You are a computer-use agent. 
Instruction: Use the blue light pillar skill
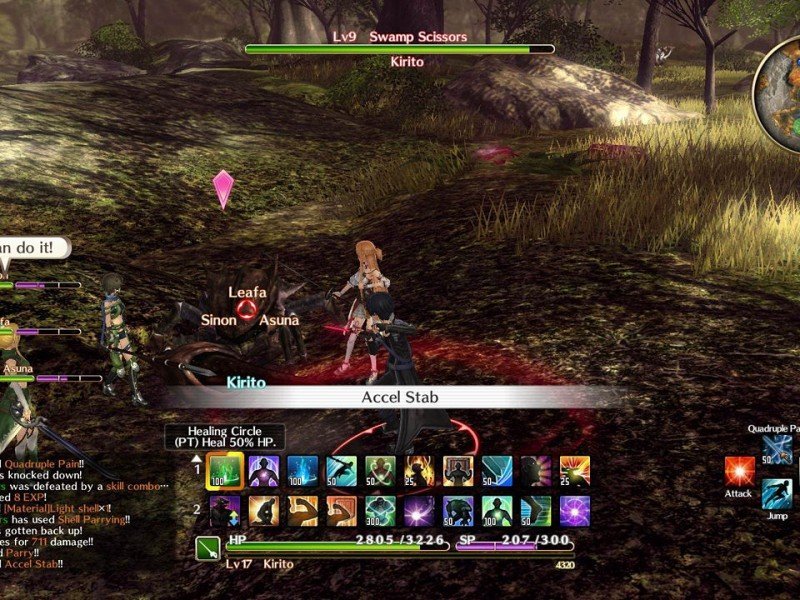(303, 472)
